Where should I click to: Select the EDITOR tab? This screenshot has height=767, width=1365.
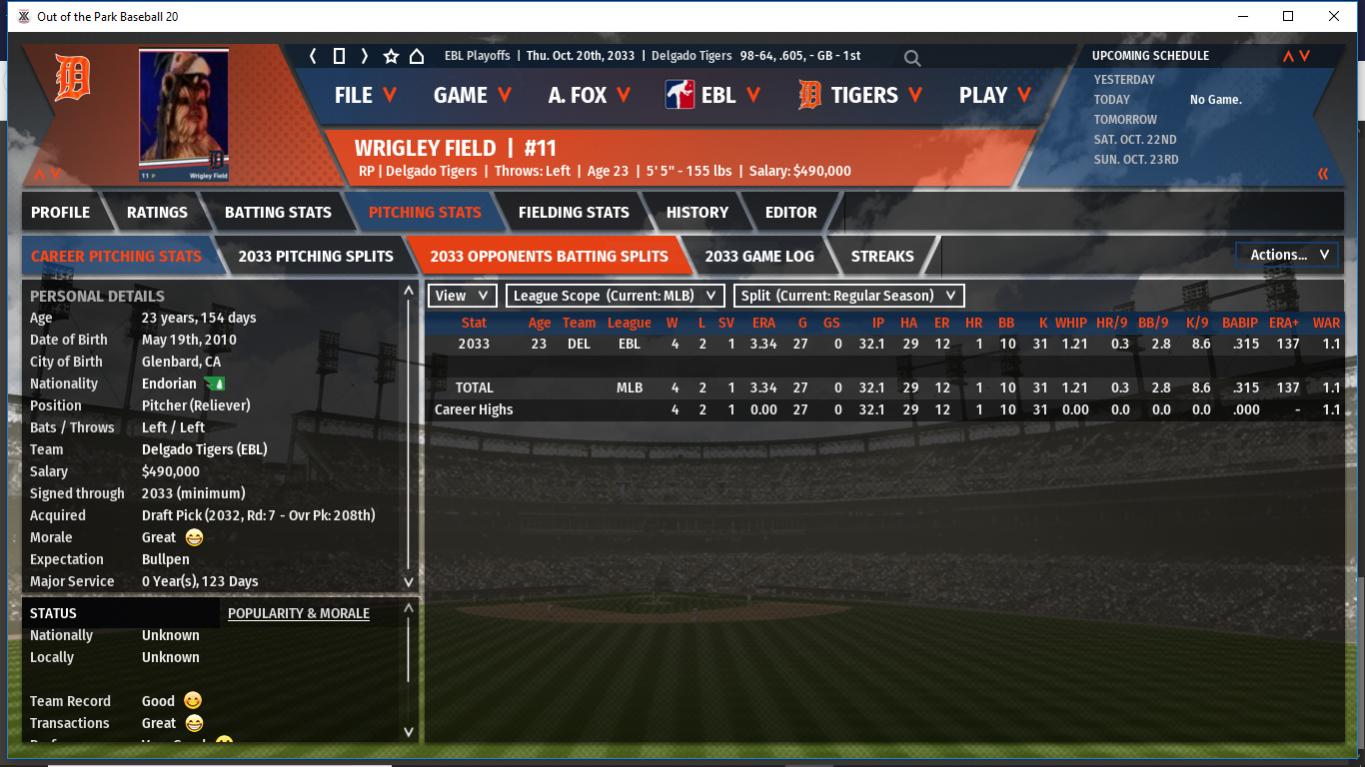[x=791, y=212]
